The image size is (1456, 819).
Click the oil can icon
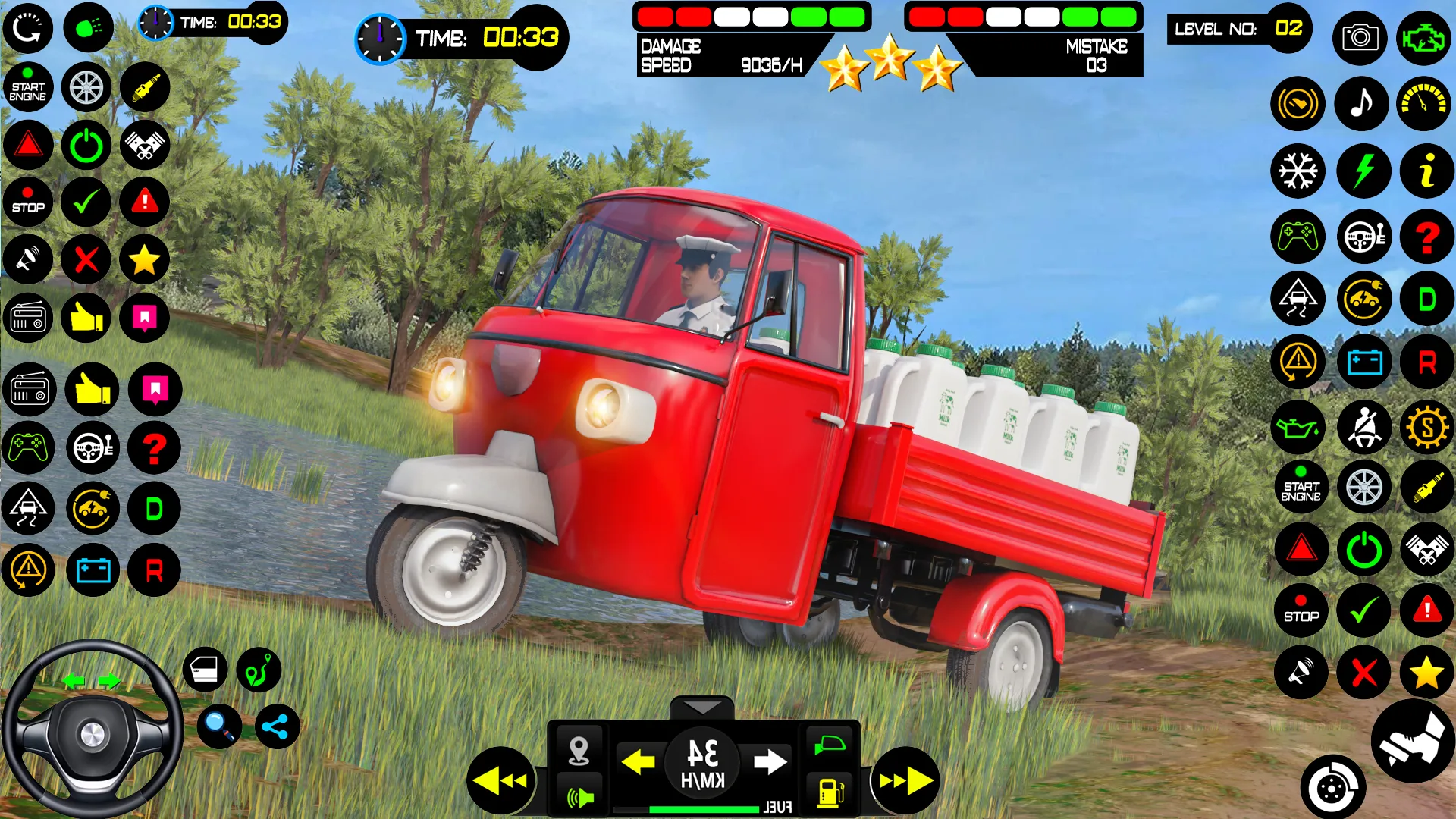point(1298,427)
